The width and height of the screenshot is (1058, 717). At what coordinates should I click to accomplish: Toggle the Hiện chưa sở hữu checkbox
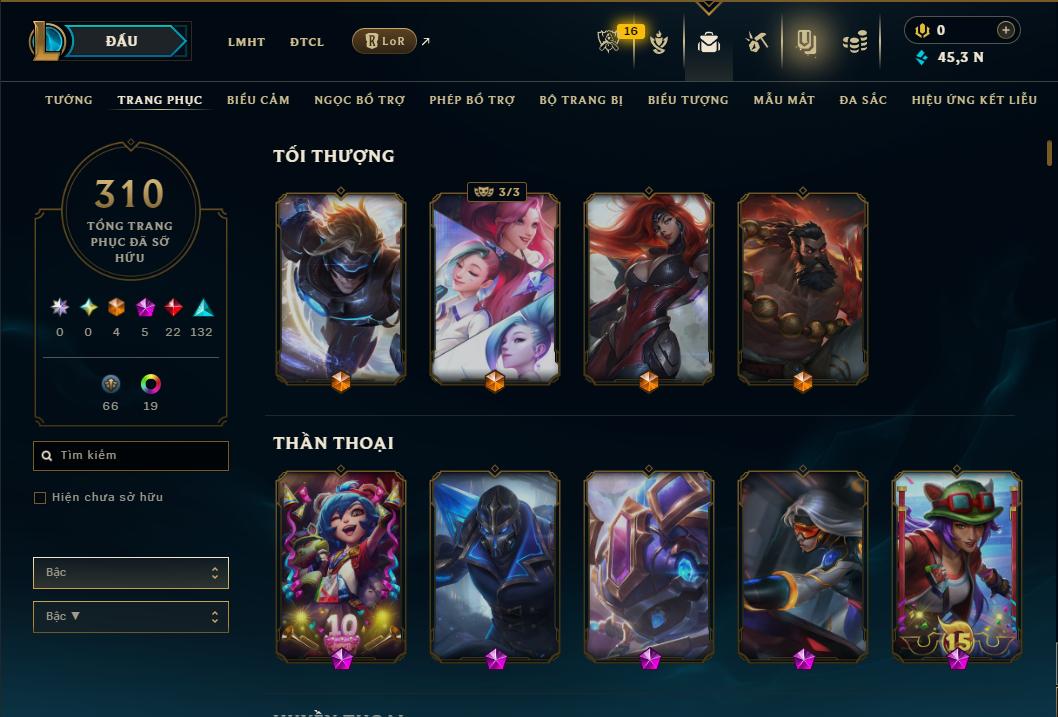(40, 498)
